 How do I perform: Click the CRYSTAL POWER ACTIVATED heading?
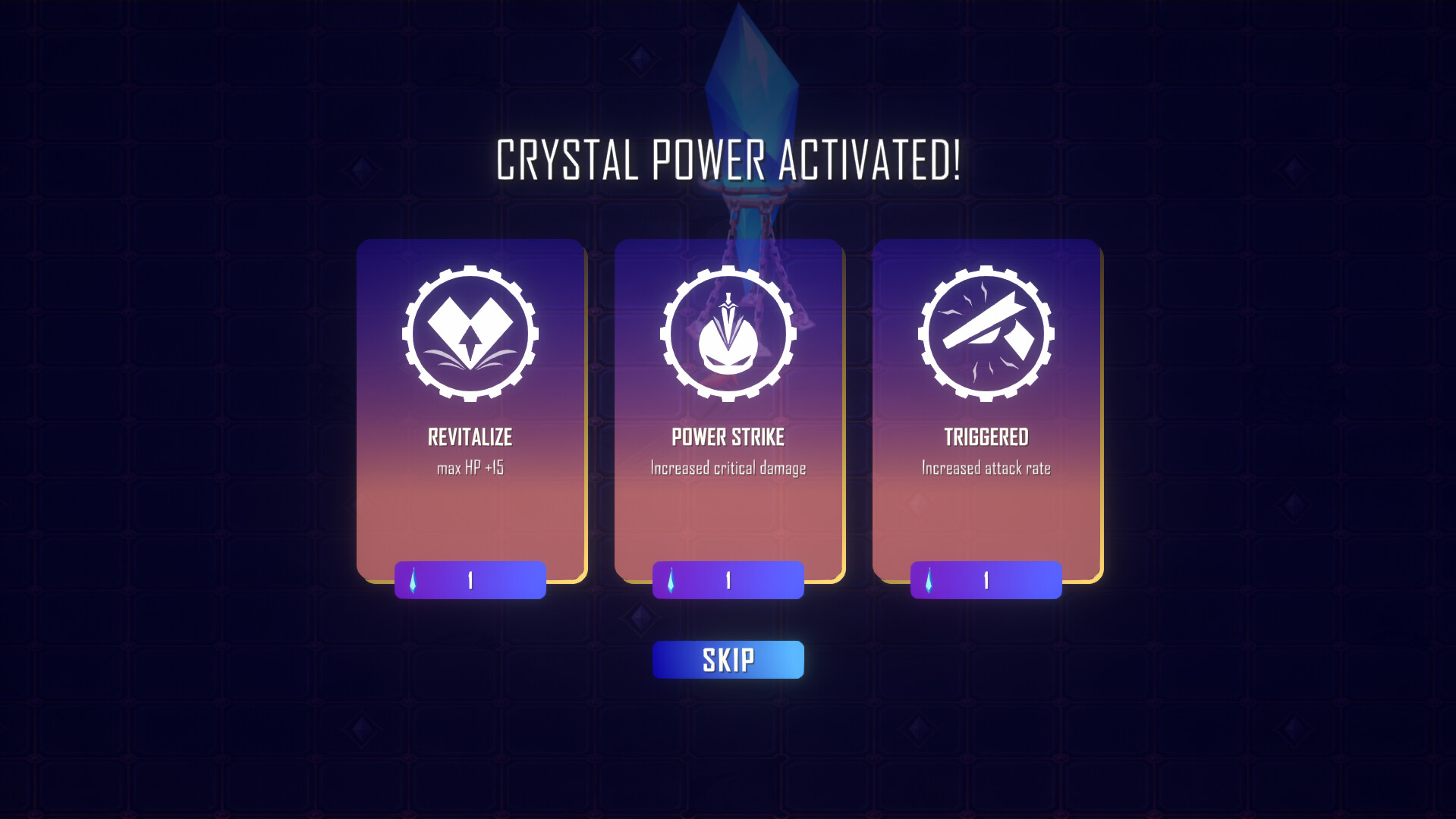pos(728,160)
